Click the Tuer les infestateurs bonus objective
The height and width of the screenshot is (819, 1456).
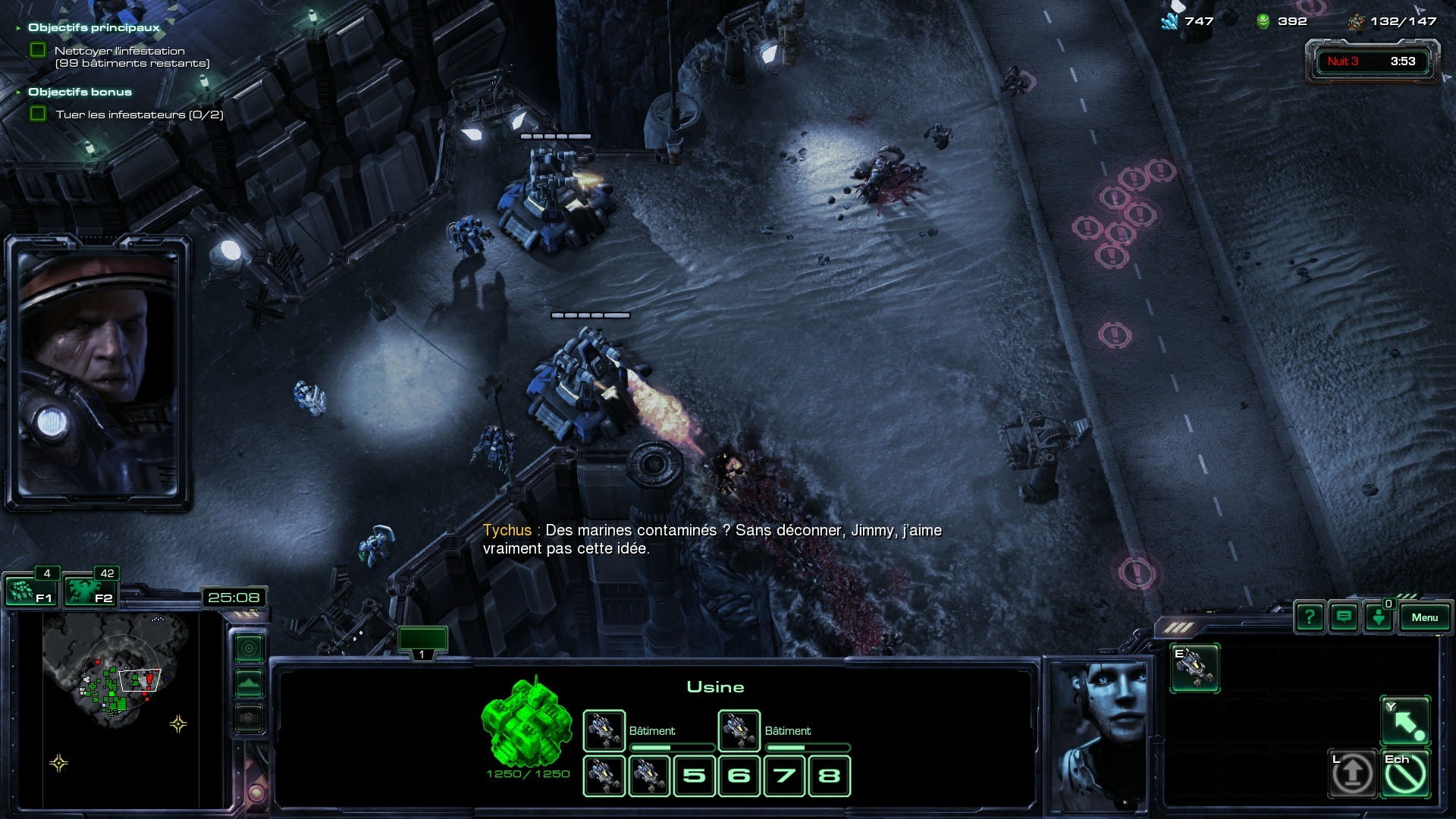point(139,115)
